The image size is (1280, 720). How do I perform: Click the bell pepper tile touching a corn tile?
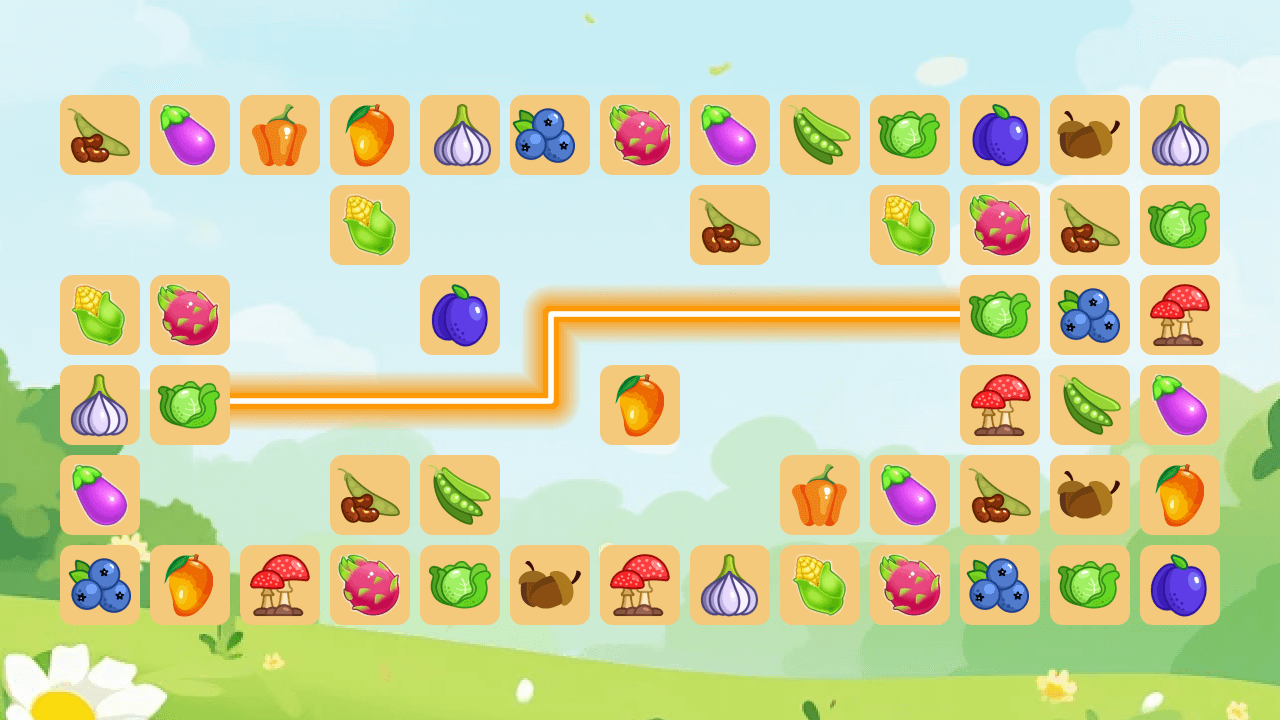pos(820,495)
